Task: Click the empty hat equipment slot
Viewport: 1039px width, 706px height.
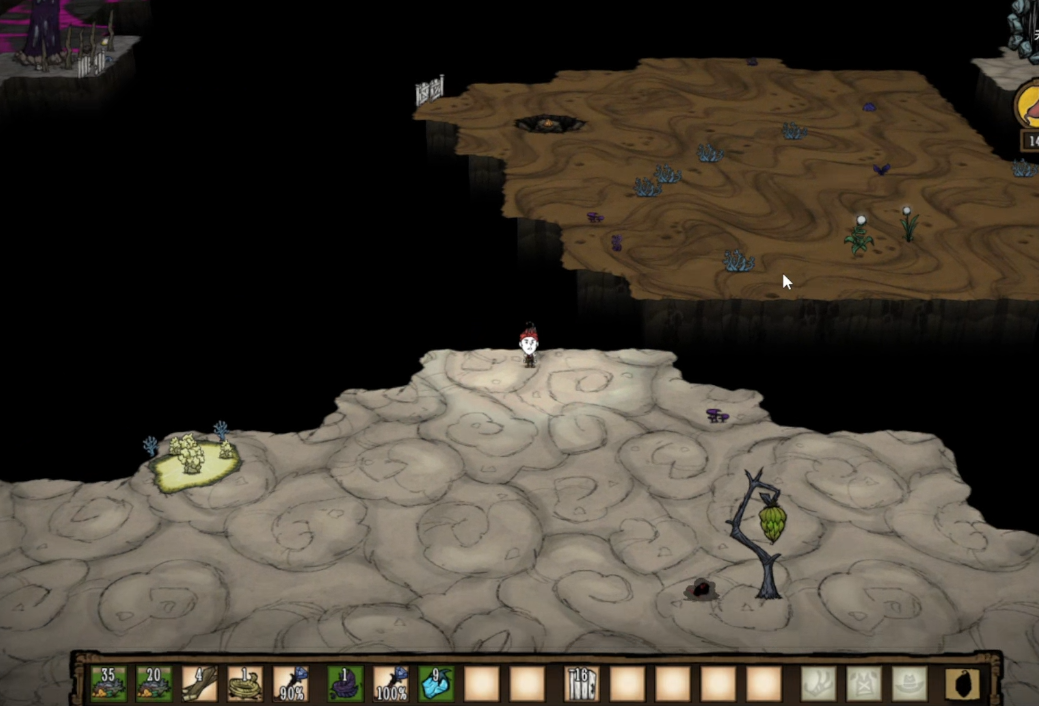Action: click(x=909, y=683)
